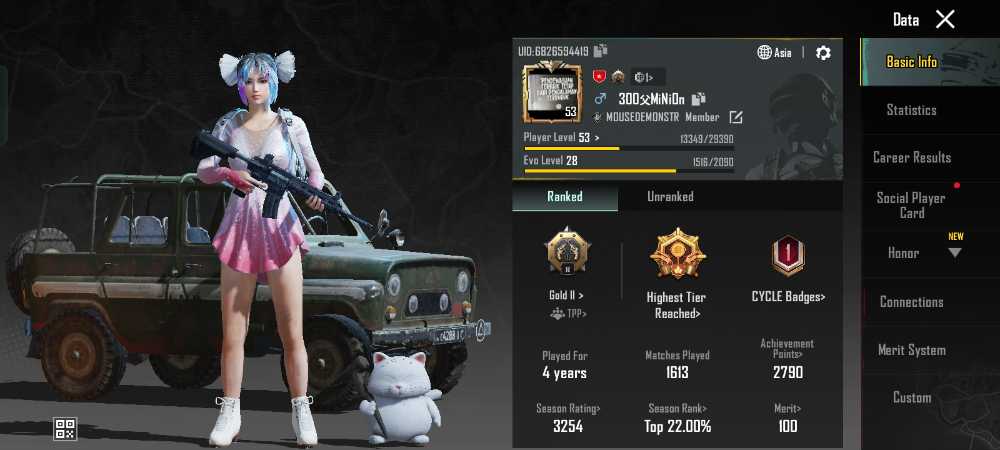Viewport: 1000px width, 450px height.
Task: Show the Connections section
Action: click(911, 302)
